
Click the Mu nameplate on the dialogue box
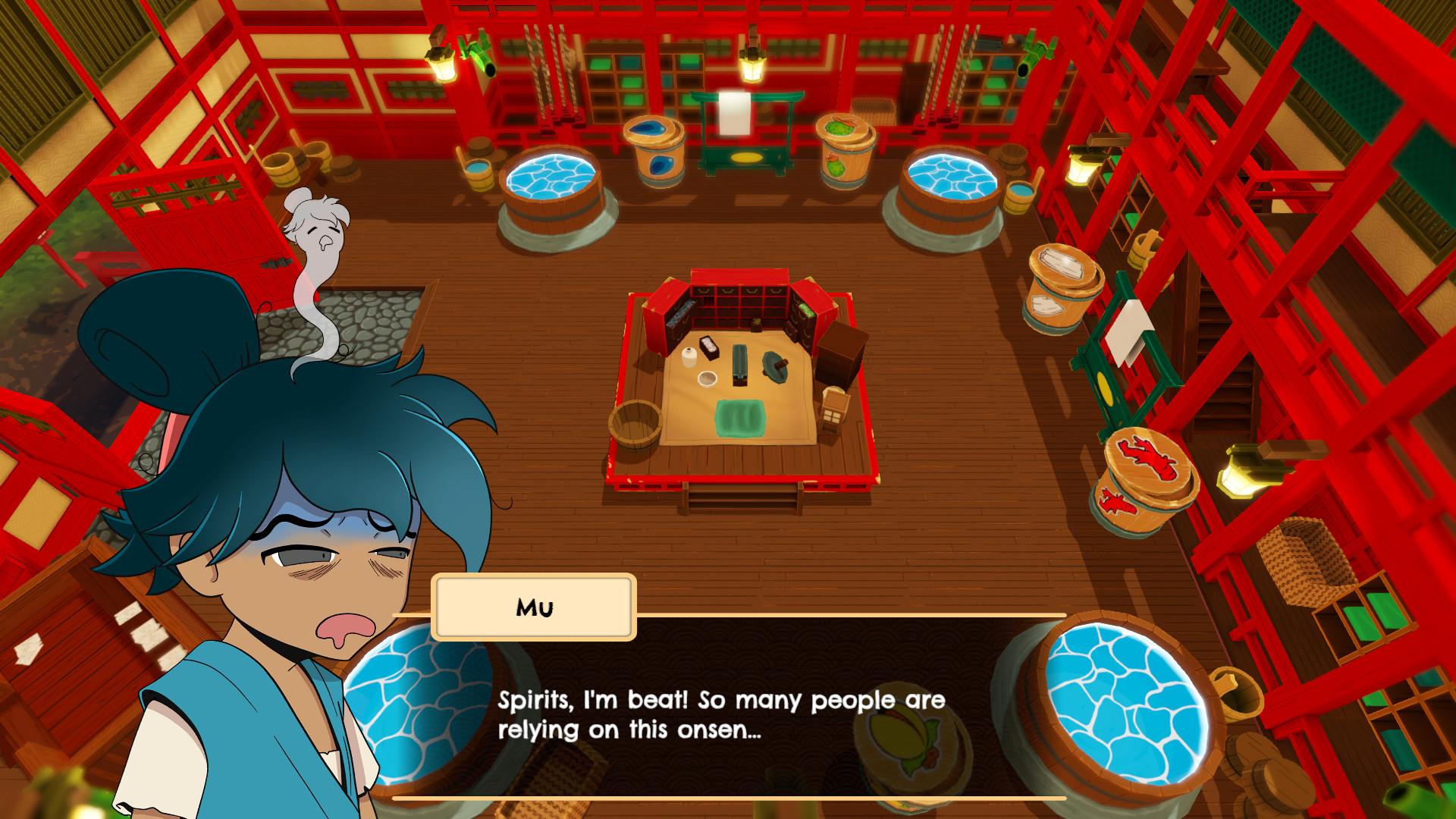tap(533, 607)
